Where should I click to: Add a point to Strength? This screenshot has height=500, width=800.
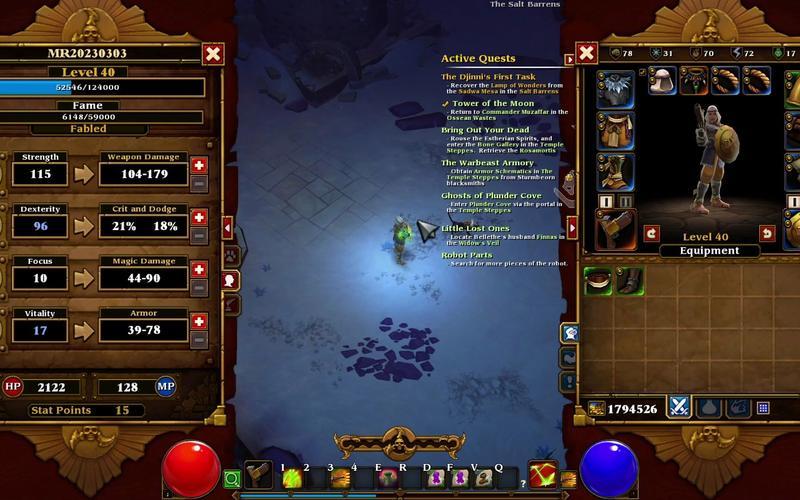199,165
